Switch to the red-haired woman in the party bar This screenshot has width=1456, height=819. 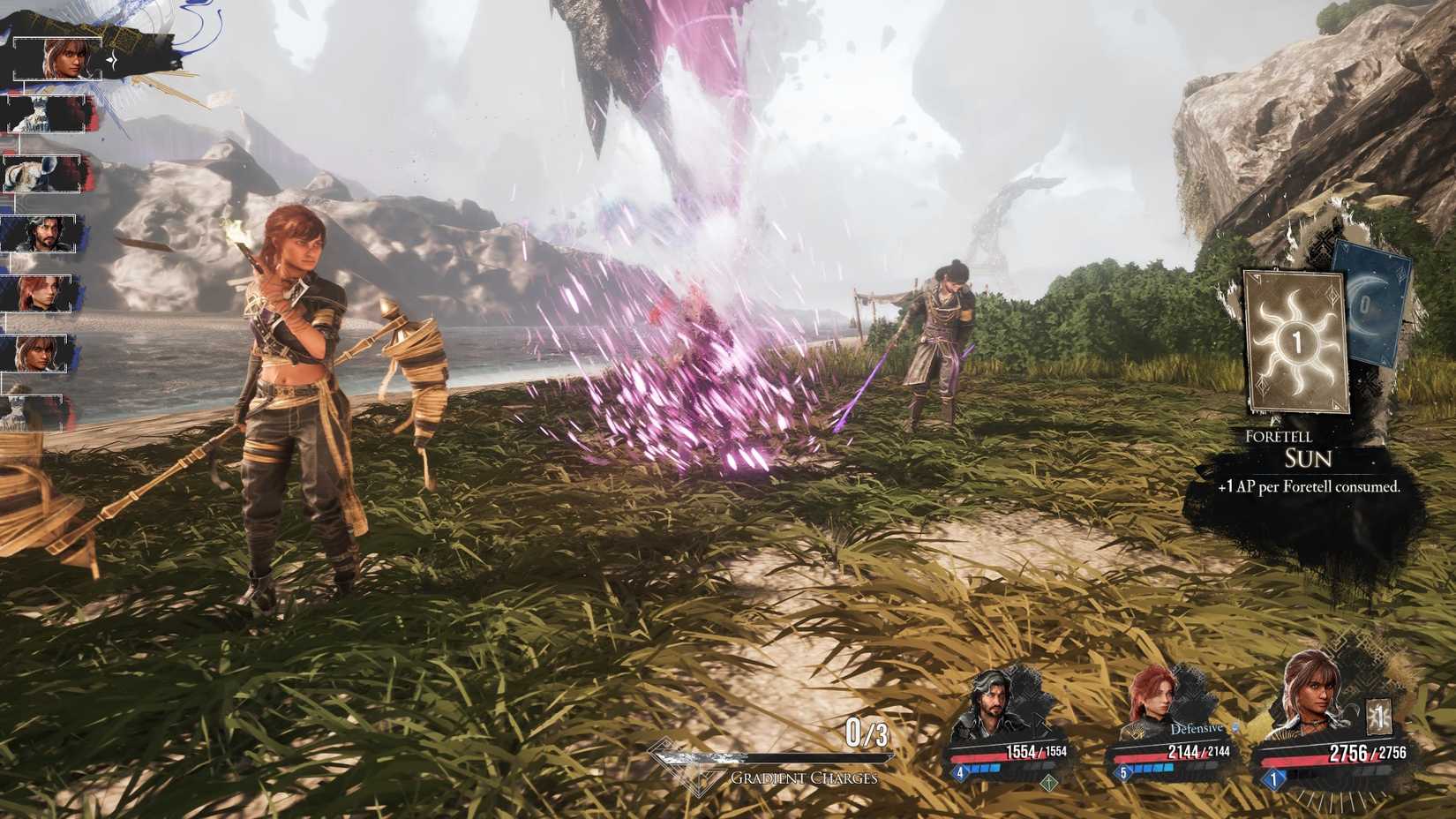(x=1155, y=696)
